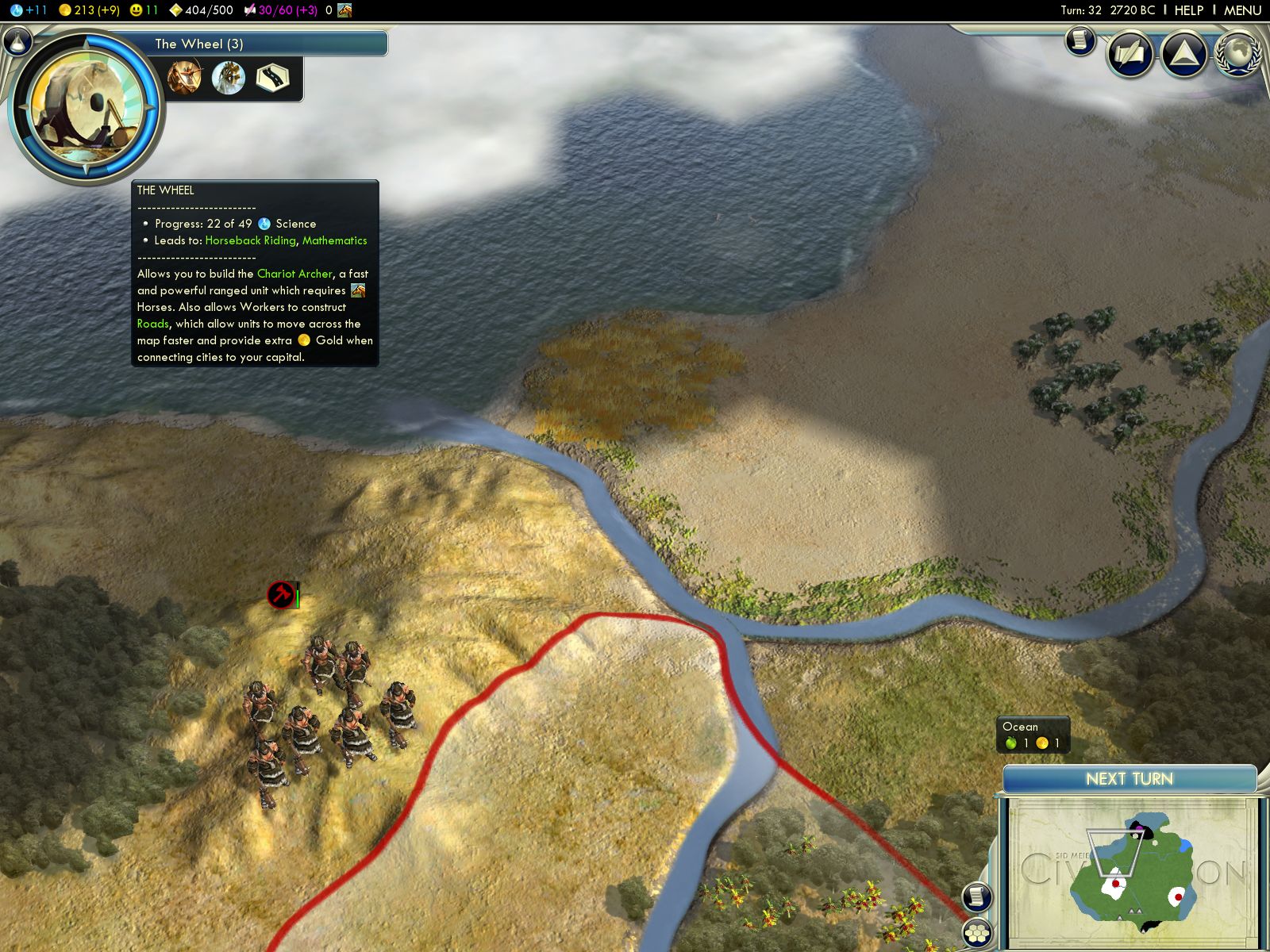
Task: End the turn with NEXT TURN
Action: pyautogui.click(x=1129, y=779)
